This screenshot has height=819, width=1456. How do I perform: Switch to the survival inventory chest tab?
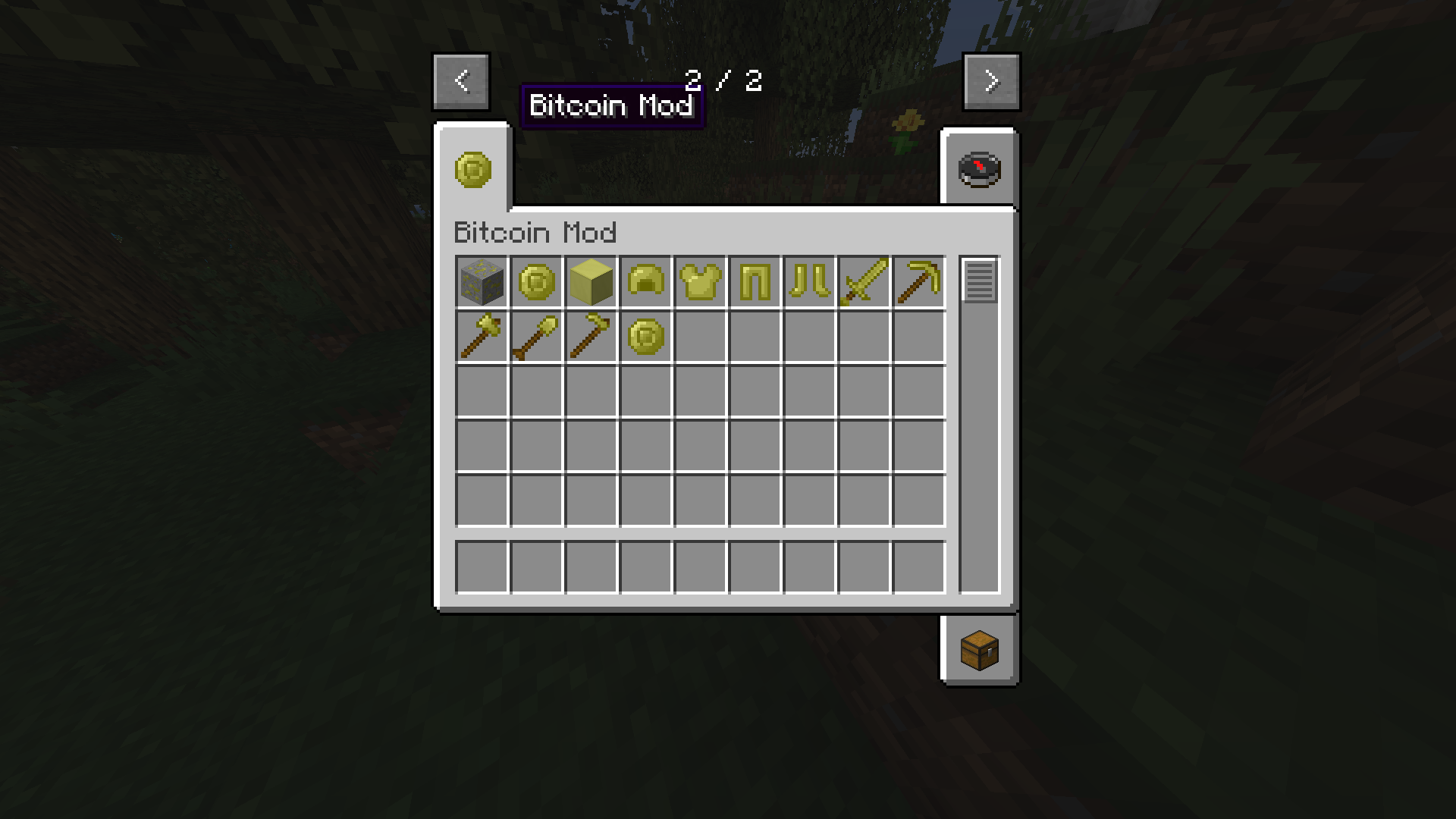[978, 650]
